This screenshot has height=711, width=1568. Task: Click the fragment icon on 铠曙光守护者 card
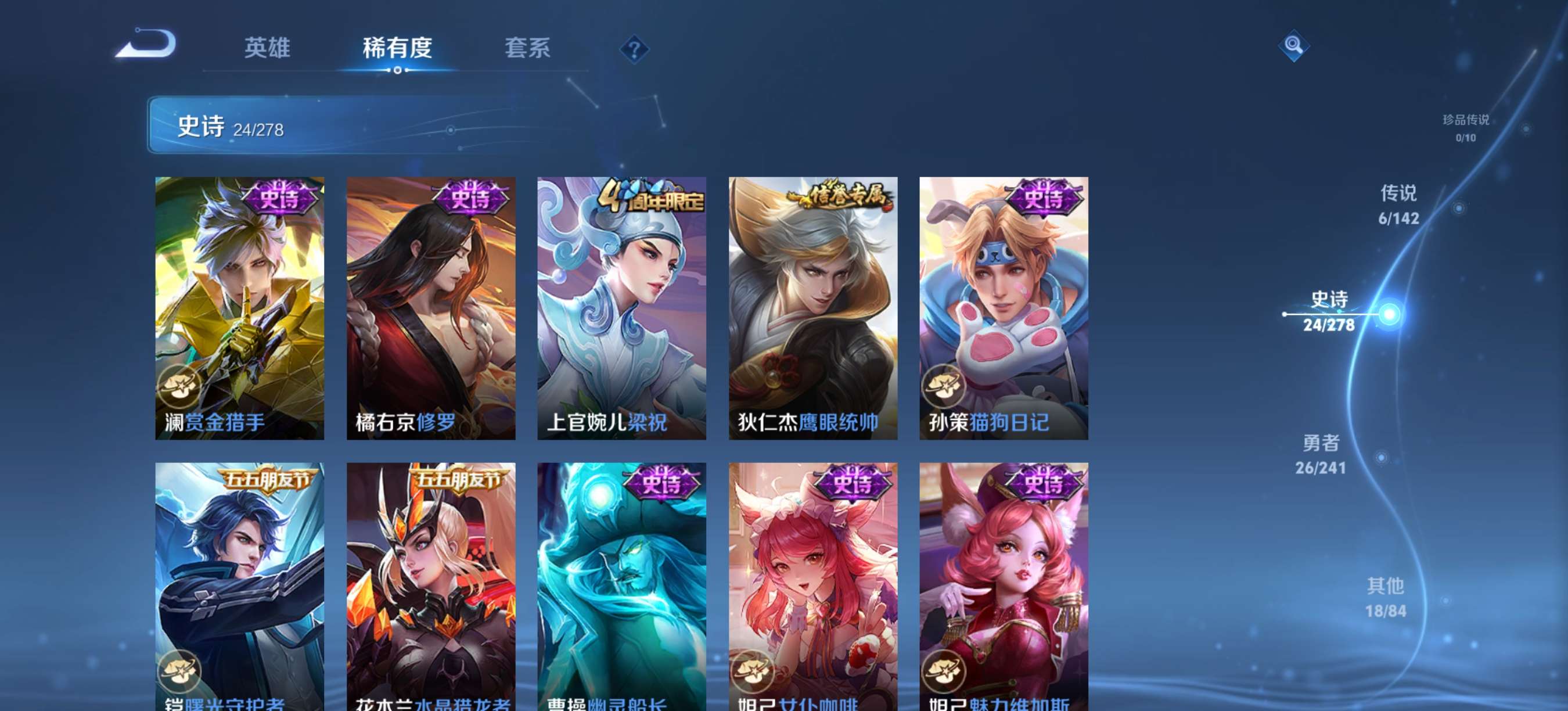[x=179, y=670]
